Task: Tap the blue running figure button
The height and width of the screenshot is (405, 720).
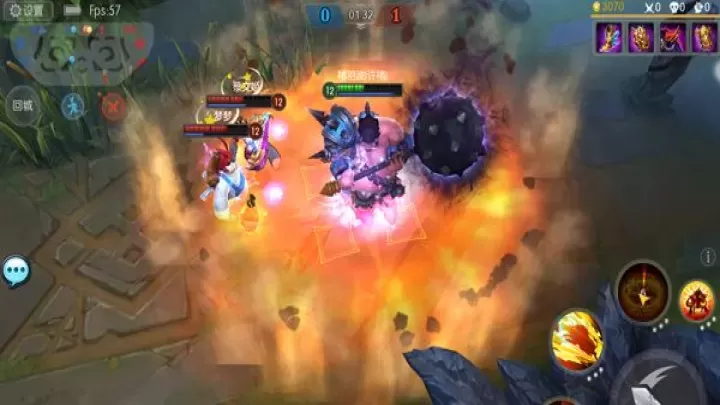Action: coord(73,105)
